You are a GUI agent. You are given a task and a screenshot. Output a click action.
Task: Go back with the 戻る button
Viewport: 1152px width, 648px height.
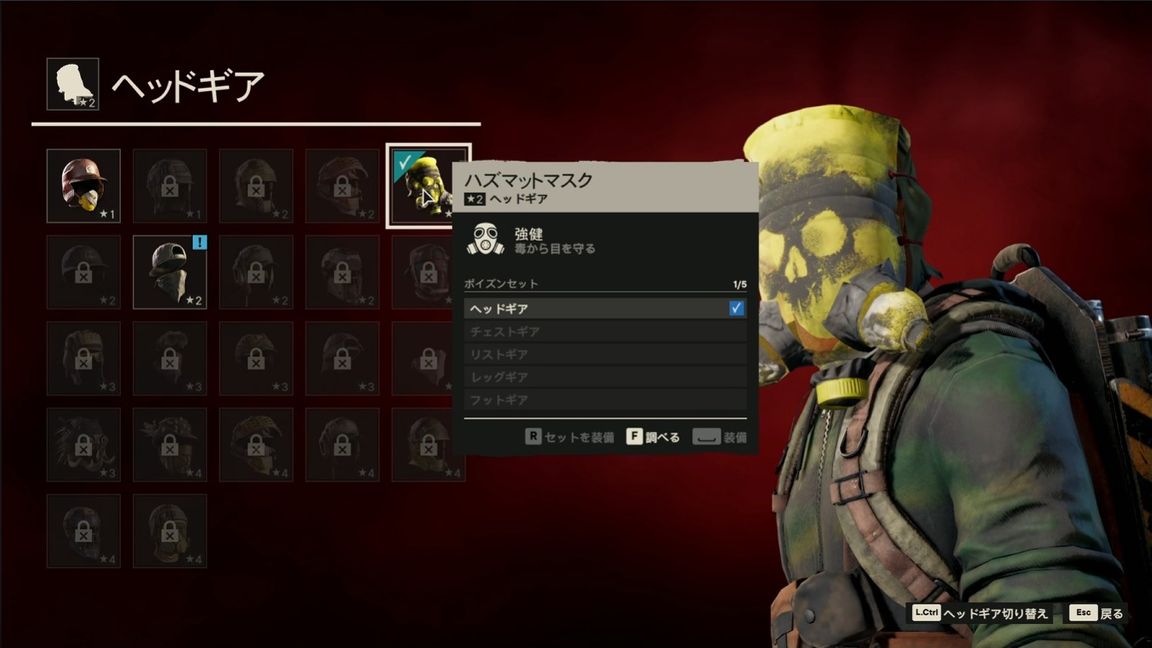(x=1097, y=613)
